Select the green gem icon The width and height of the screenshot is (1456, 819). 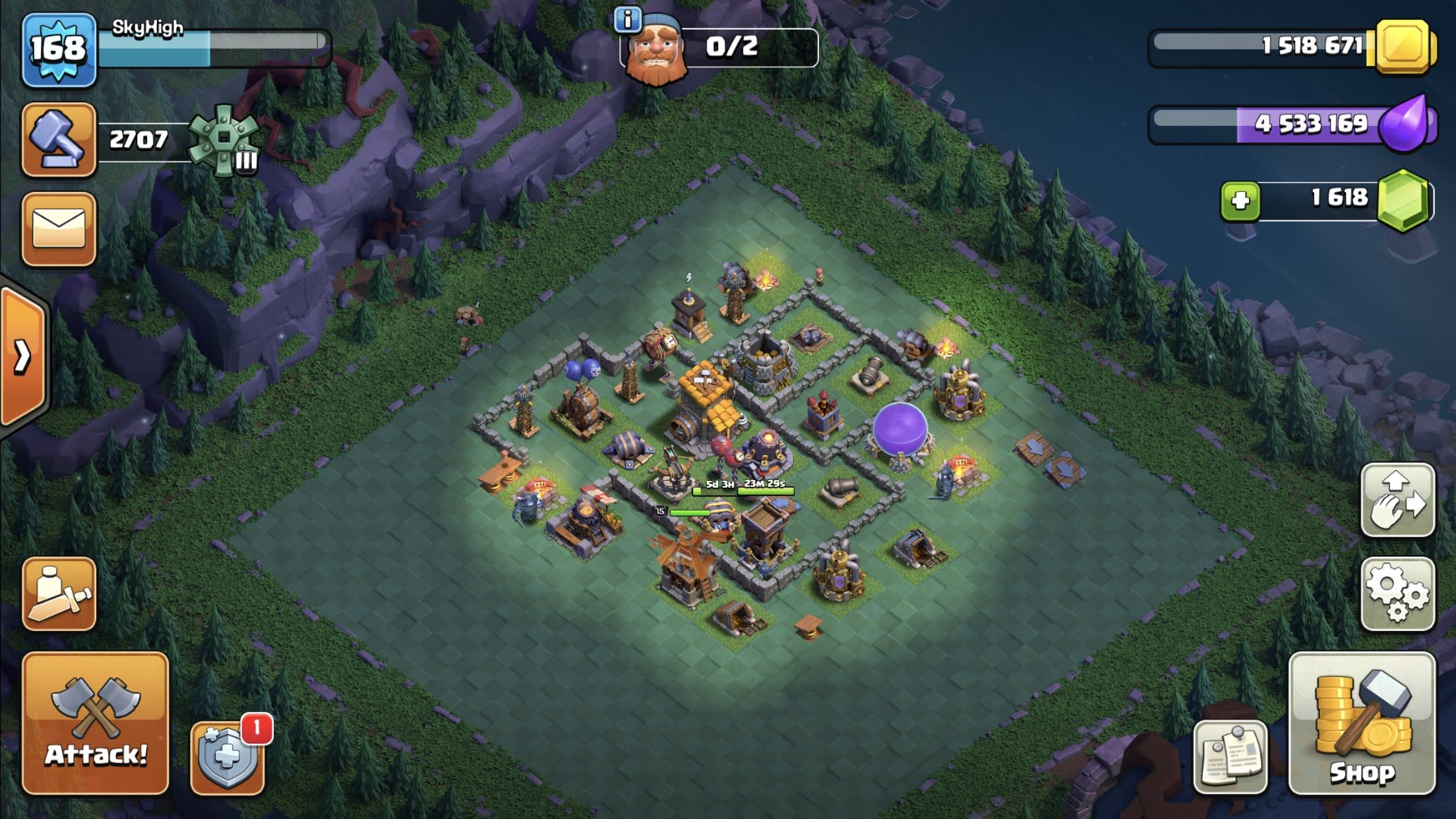tap(1404, 200)
